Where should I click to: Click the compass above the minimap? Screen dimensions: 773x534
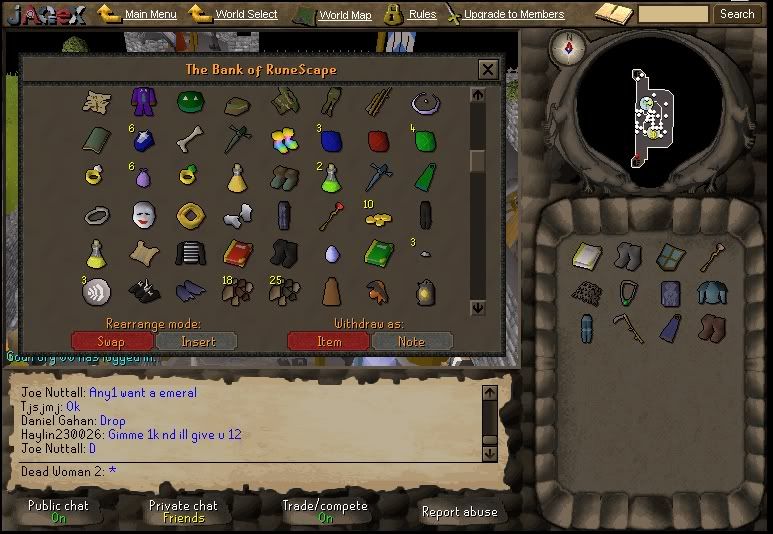point(573,46)
